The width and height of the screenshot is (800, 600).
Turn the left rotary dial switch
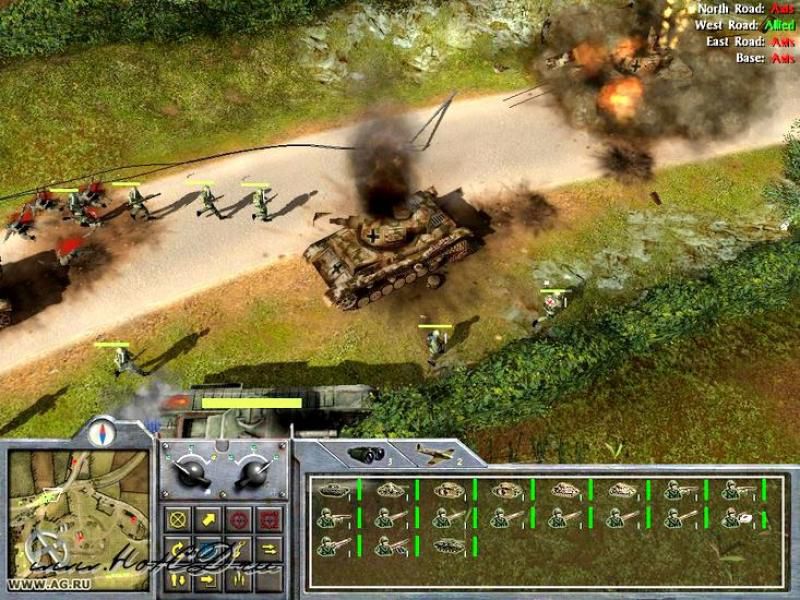click(x=192, y=472)
